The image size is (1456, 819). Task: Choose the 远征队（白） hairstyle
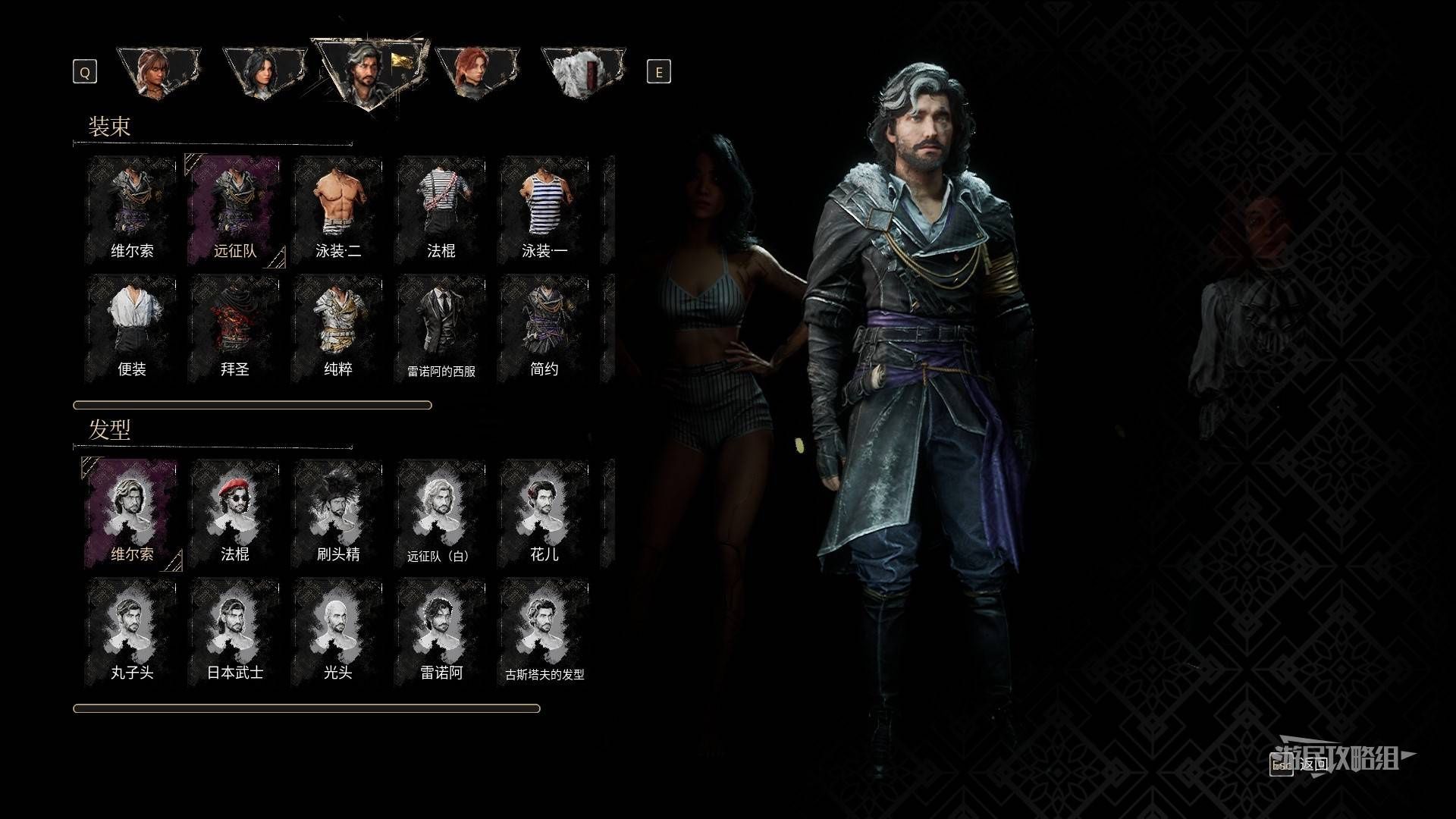441,513
